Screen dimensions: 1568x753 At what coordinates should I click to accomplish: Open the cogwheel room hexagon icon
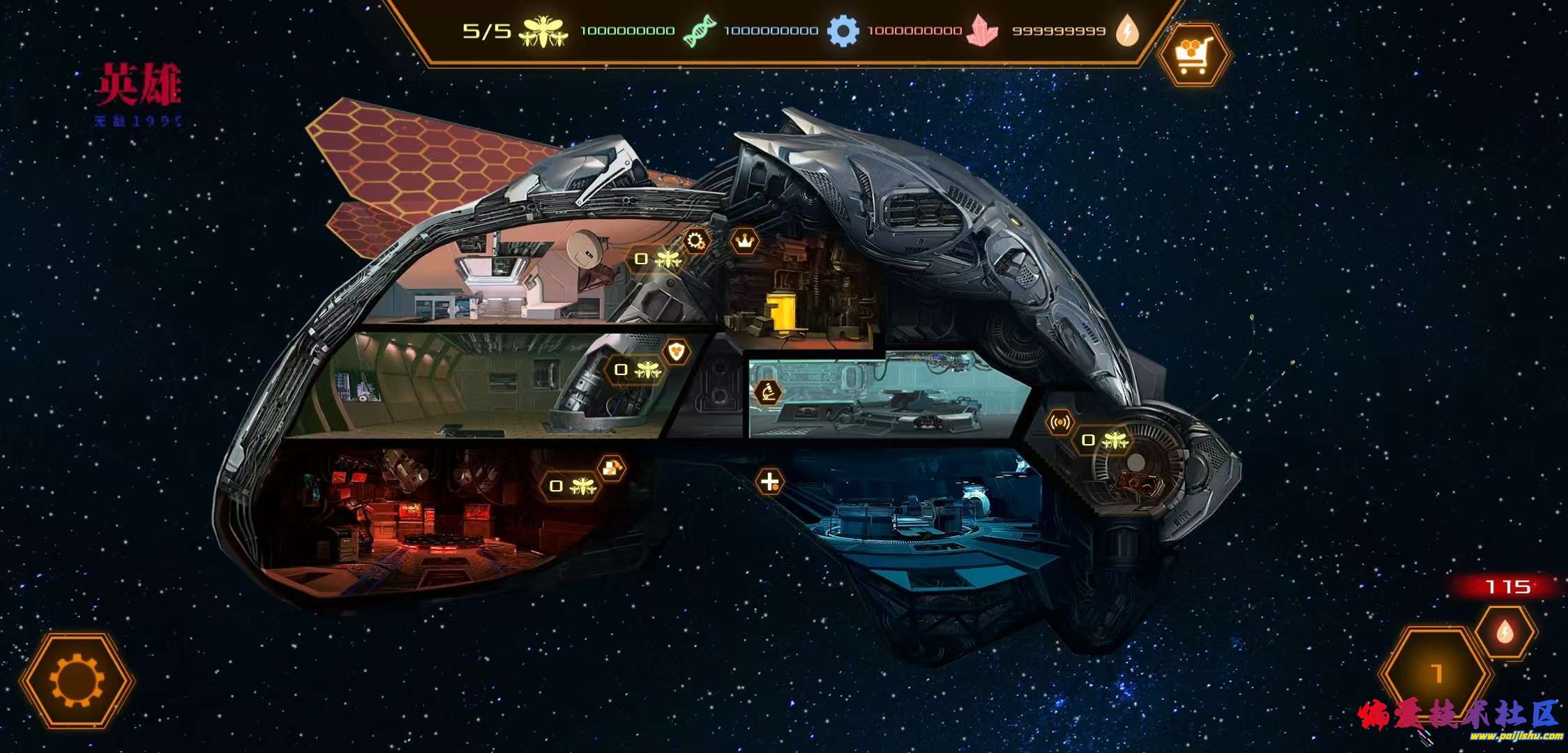pyautogui.click(x=695, y=241)
